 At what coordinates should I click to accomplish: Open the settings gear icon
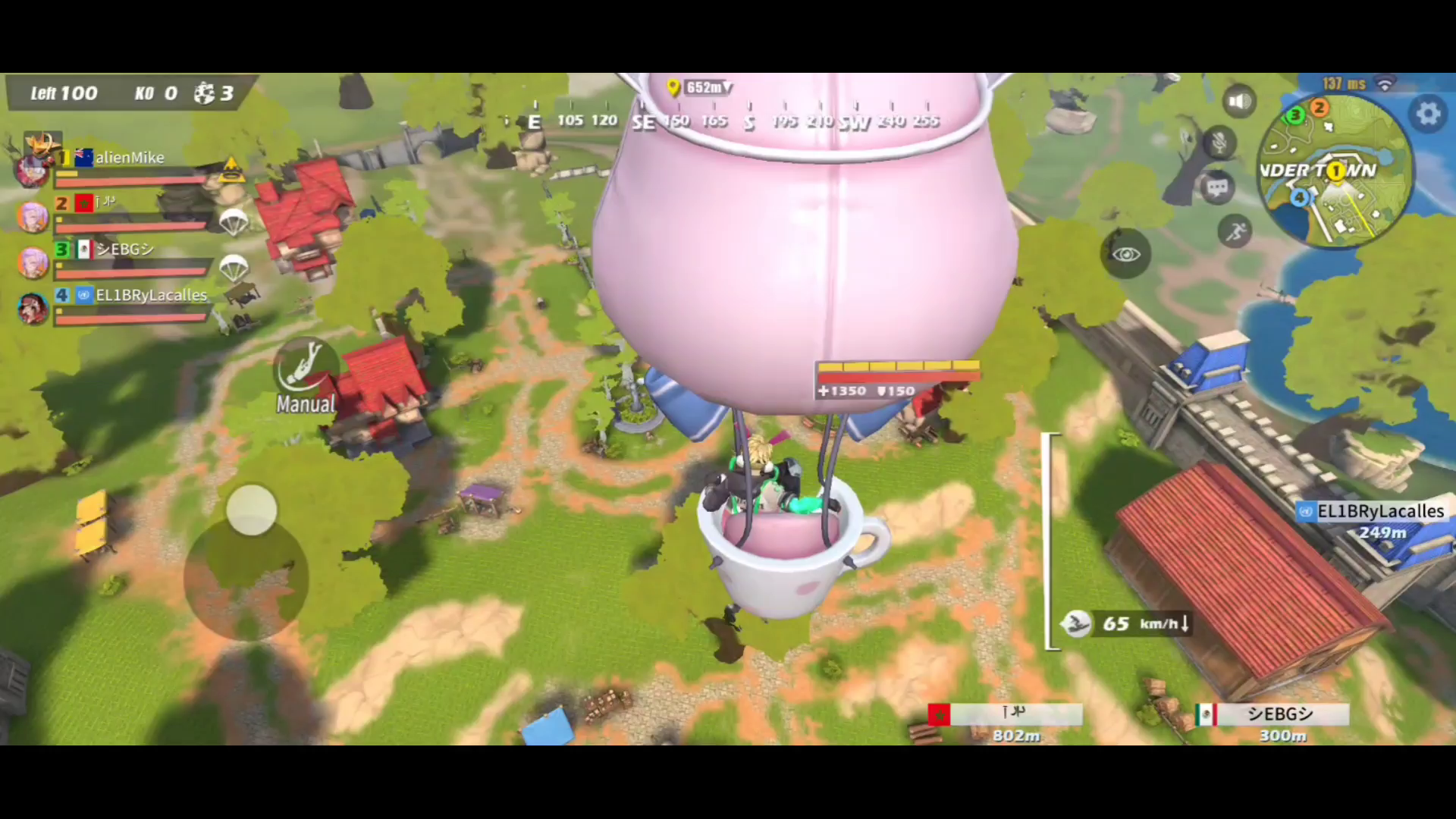click(1429, 112)
